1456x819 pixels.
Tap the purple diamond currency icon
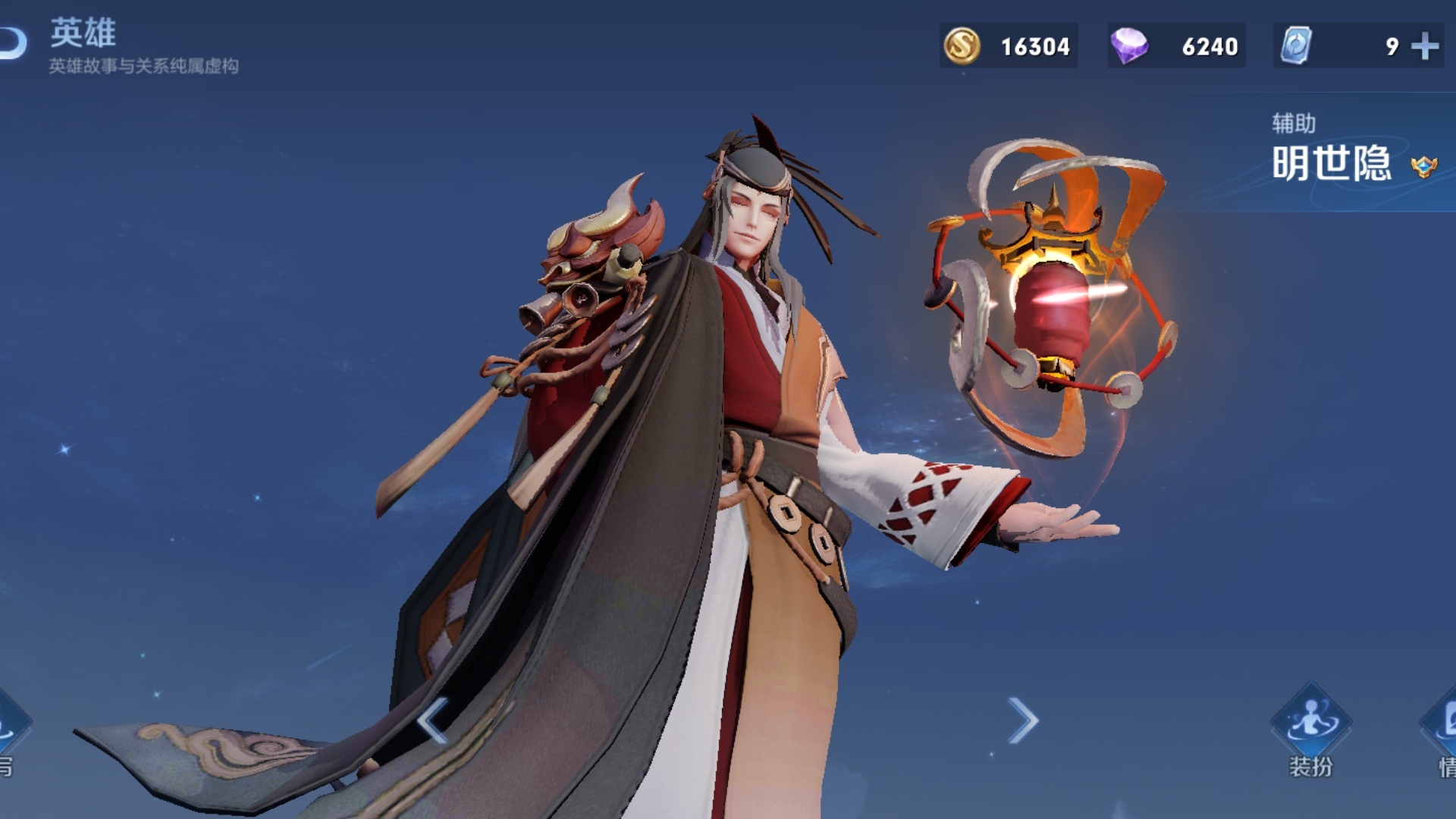1128,46
